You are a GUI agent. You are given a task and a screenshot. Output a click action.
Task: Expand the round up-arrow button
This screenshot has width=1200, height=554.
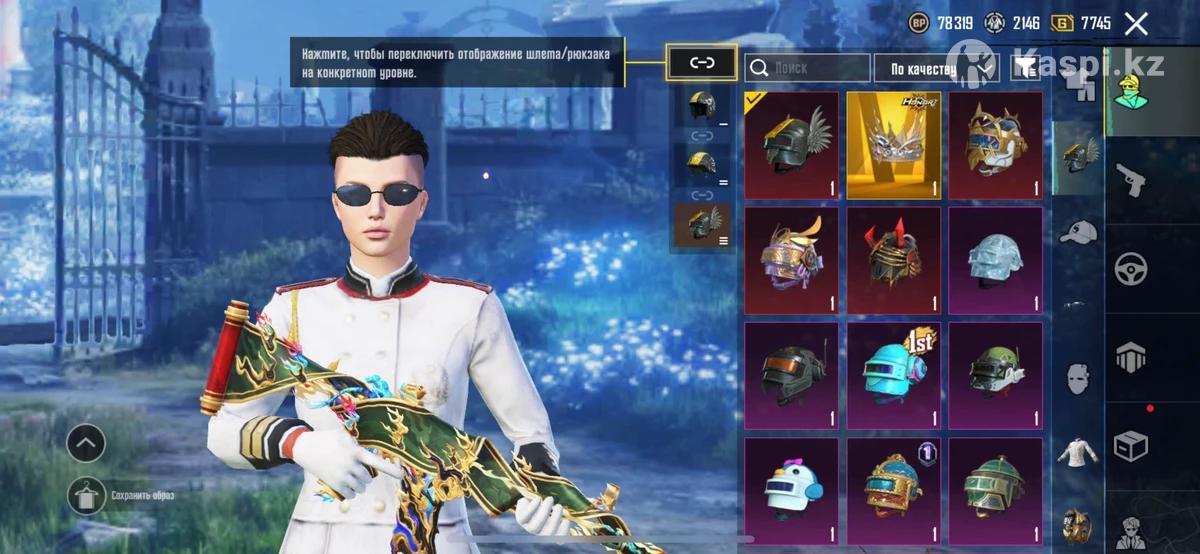click(x=86, y=440)
